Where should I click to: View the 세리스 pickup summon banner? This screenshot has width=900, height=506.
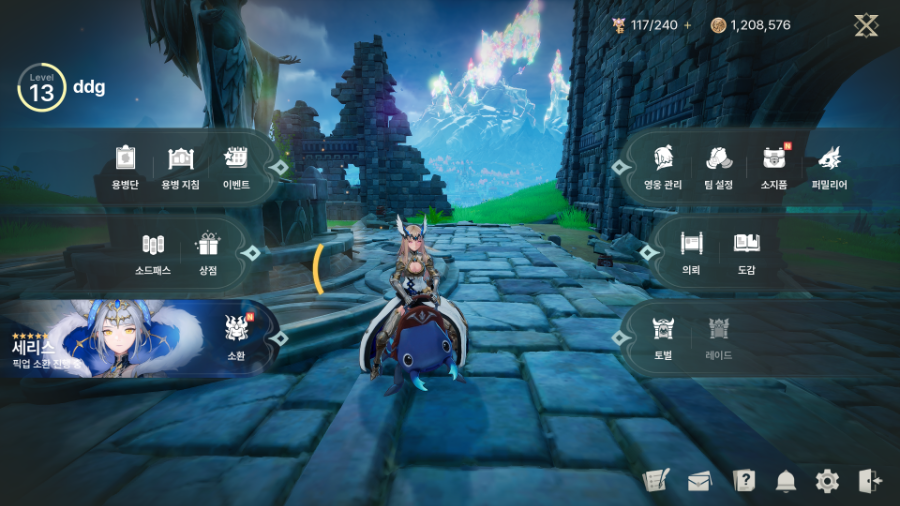(x=100, y=338)
